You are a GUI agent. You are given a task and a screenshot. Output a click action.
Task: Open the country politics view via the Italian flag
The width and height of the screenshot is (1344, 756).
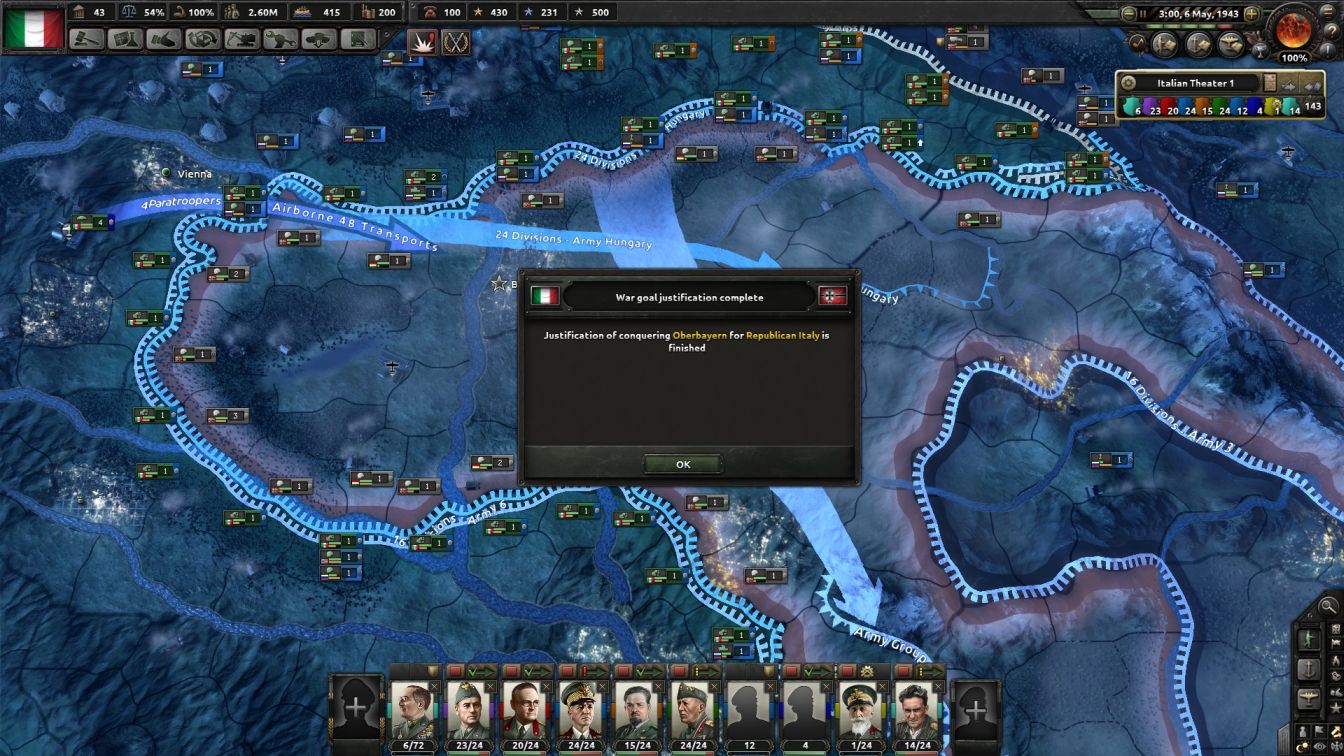pos(30,27)
